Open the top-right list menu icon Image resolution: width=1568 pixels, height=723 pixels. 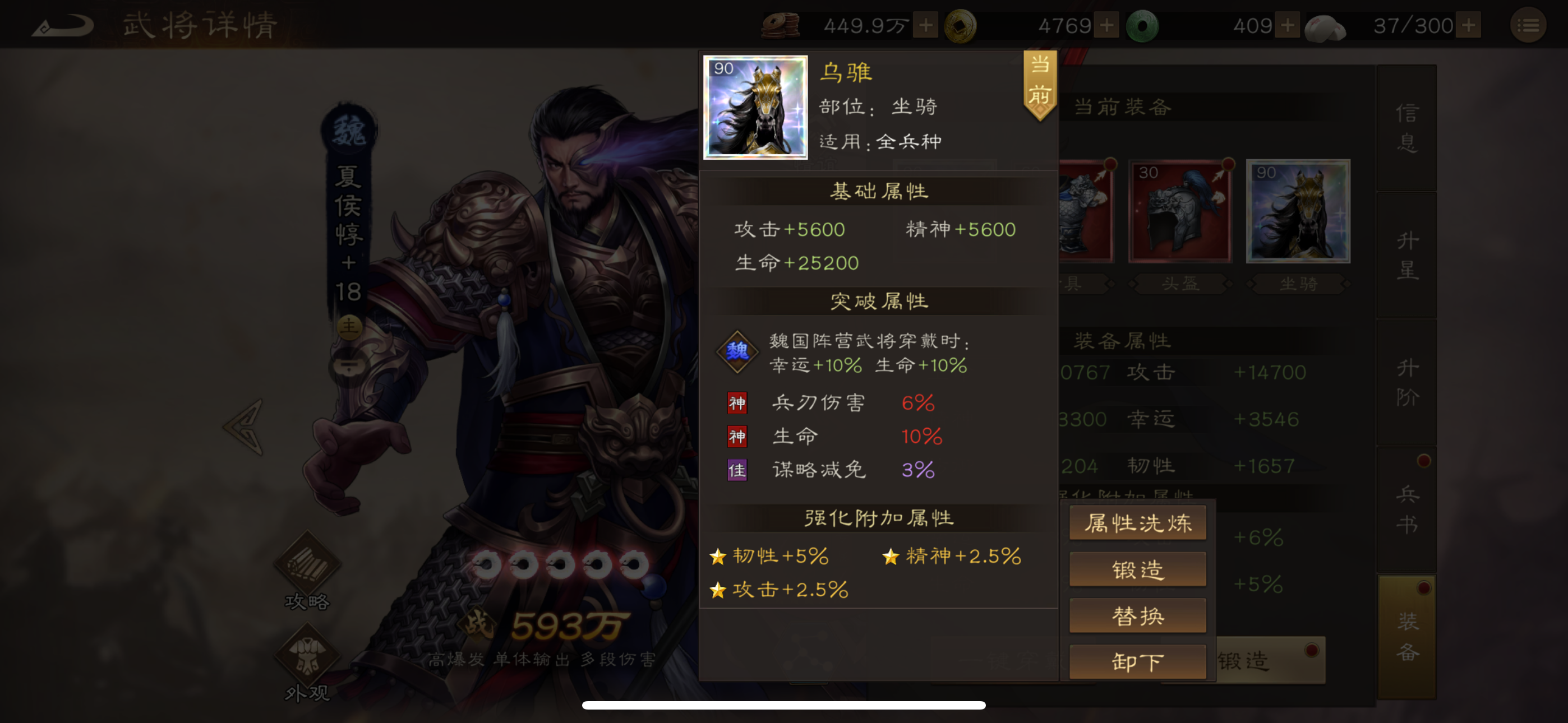[x=1528, y=26]
